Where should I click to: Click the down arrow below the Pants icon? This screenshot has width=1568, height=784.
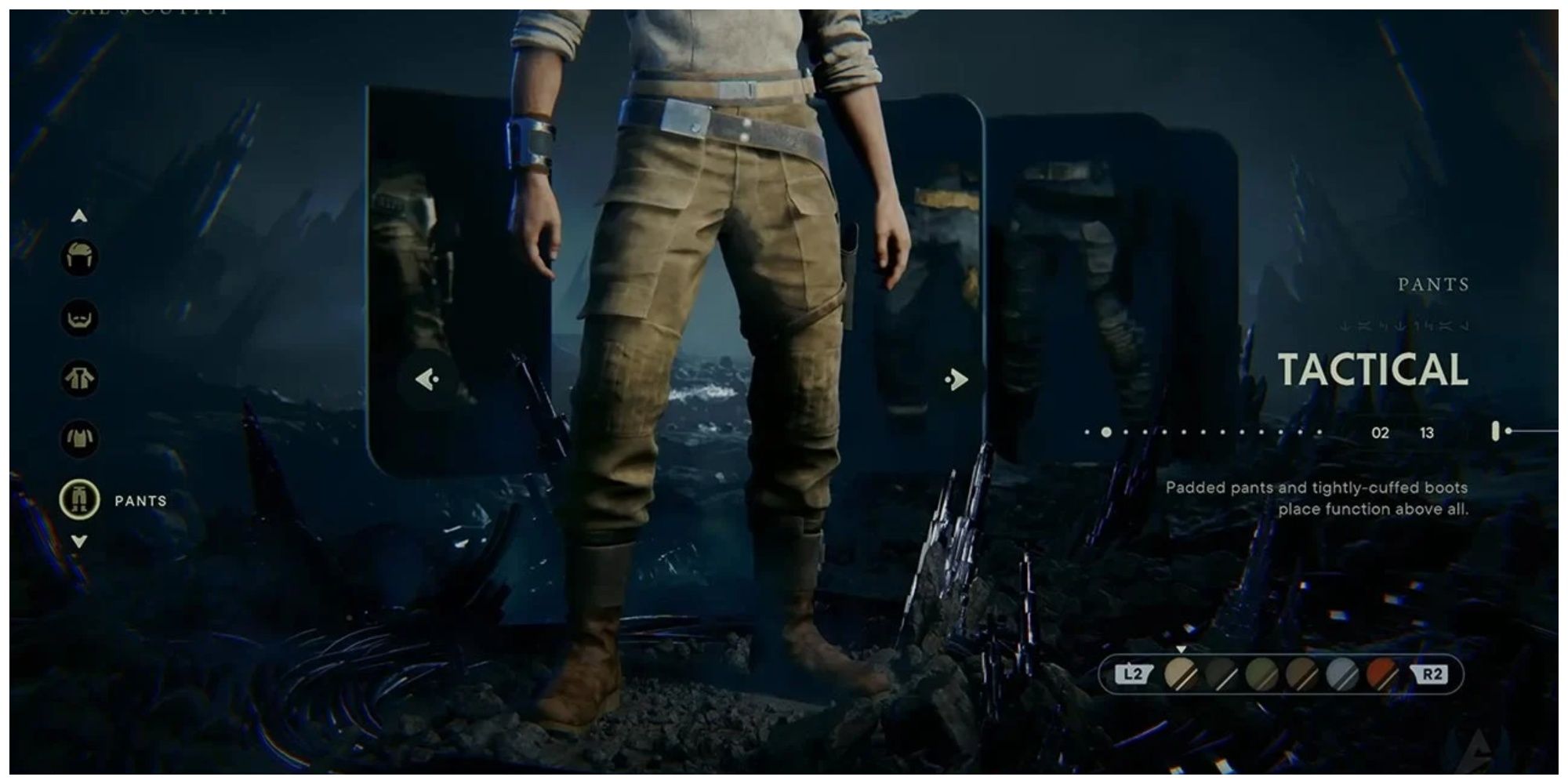[77, 541]
